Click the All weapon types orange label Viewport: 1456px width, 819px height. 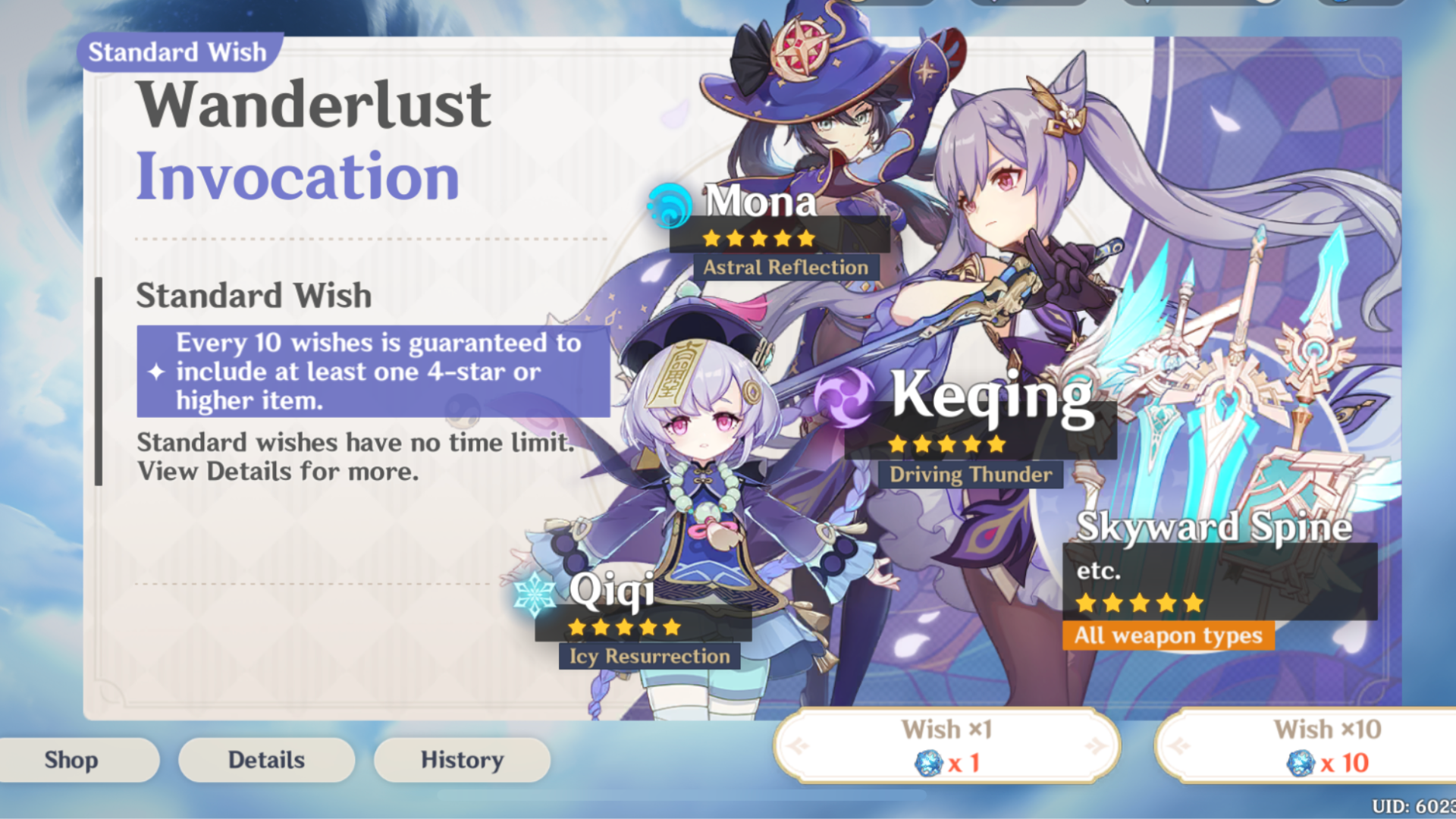(x=1168, y=636)
